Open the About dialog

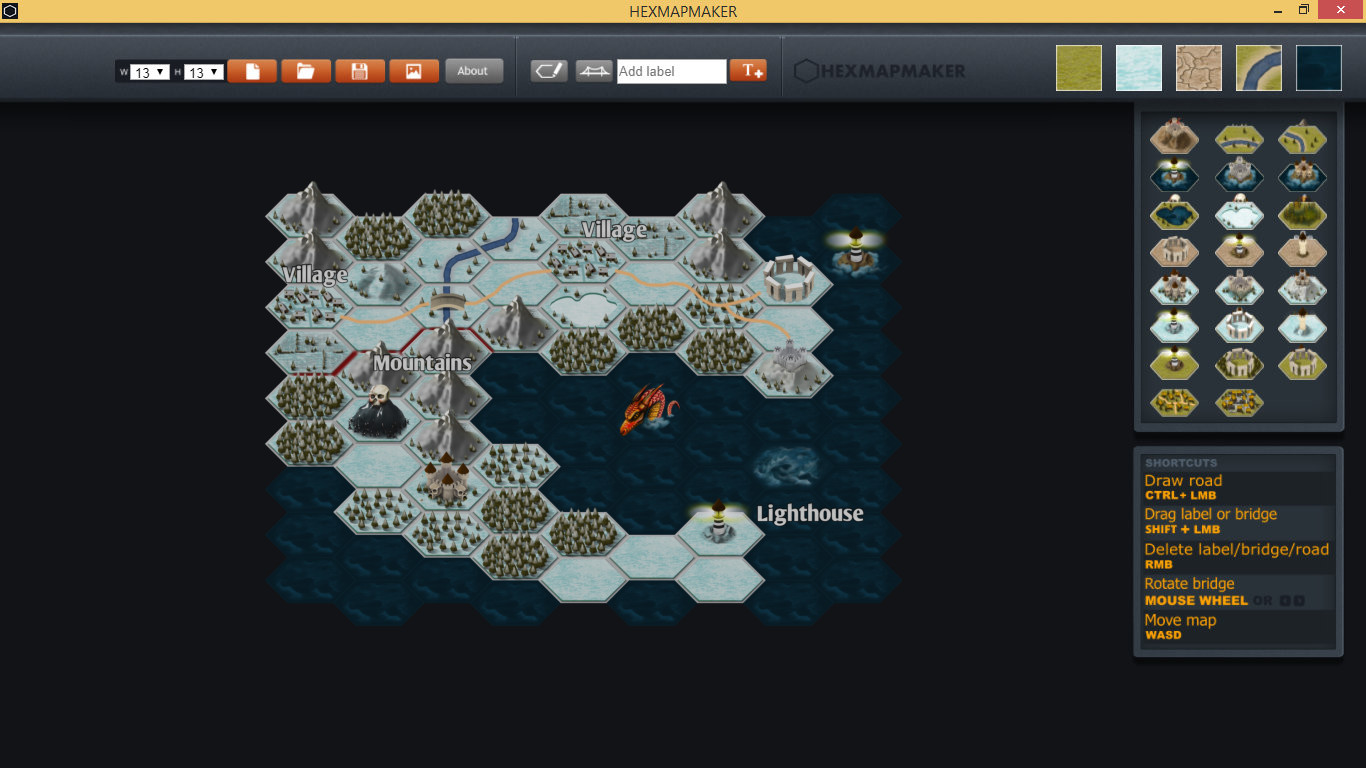coord(474,71)
